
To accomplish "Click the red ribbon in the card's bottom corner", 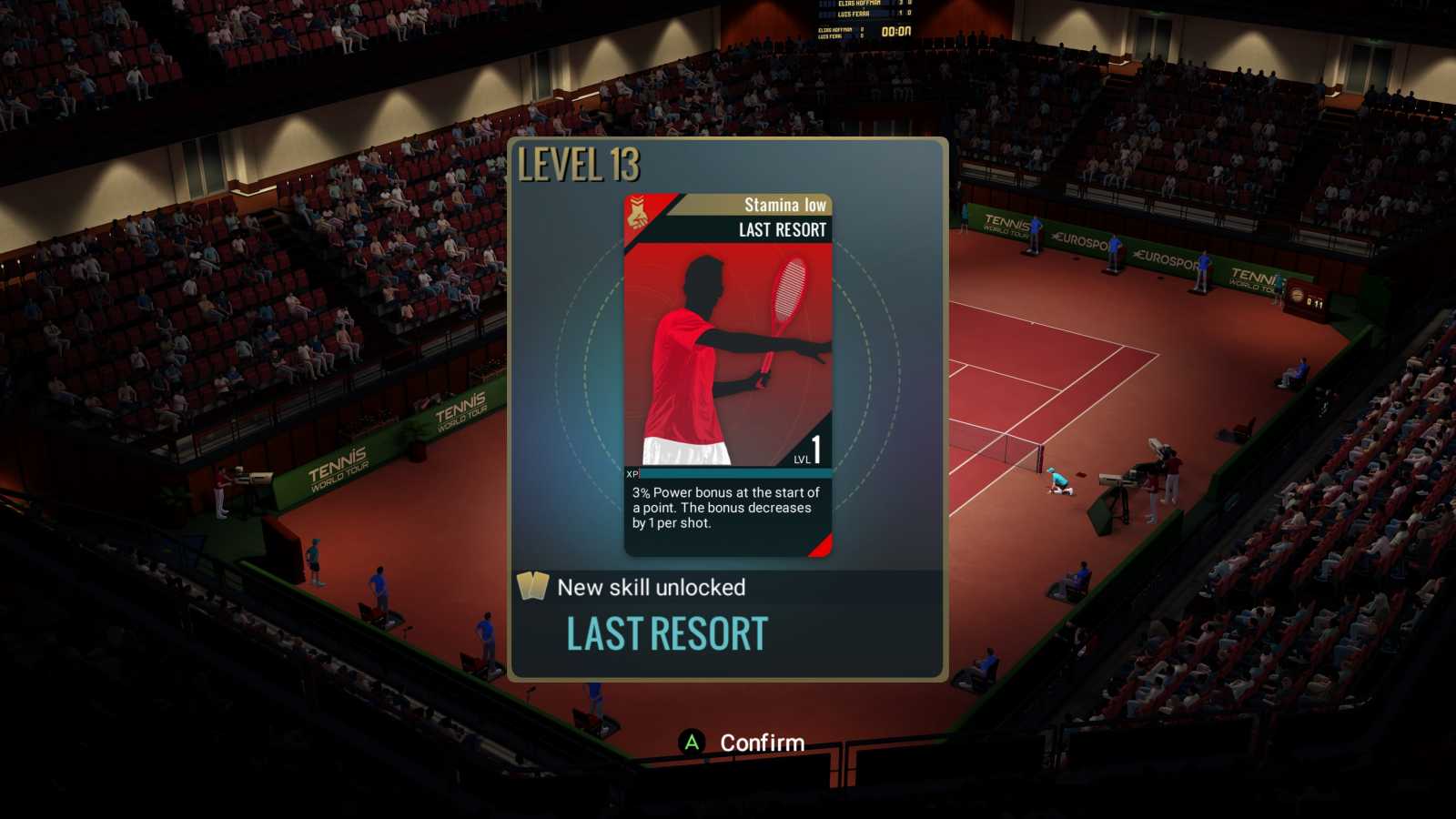I will [x=823, y=546].
